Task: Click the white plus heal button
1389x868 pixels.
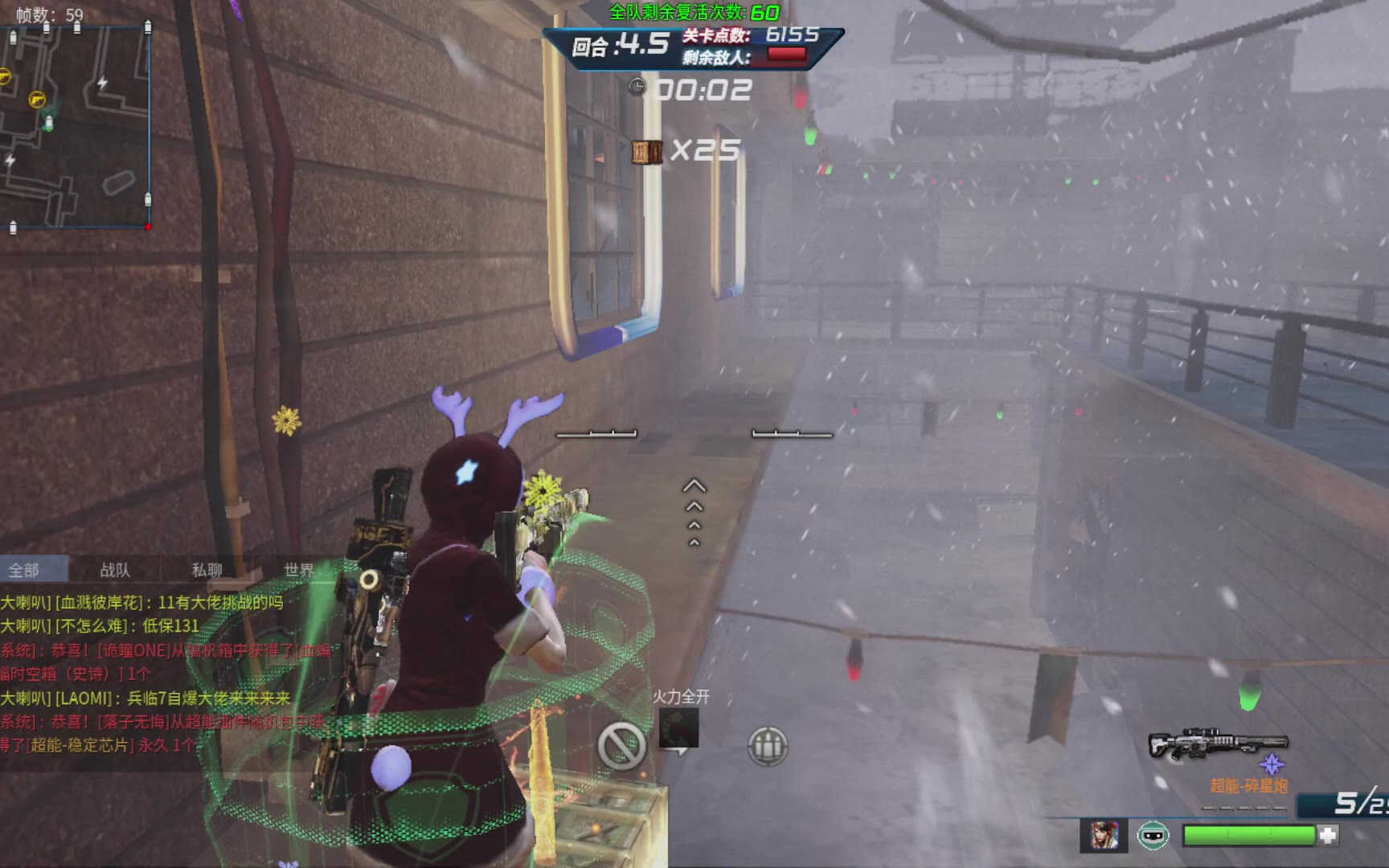Action: [1328, 836]
